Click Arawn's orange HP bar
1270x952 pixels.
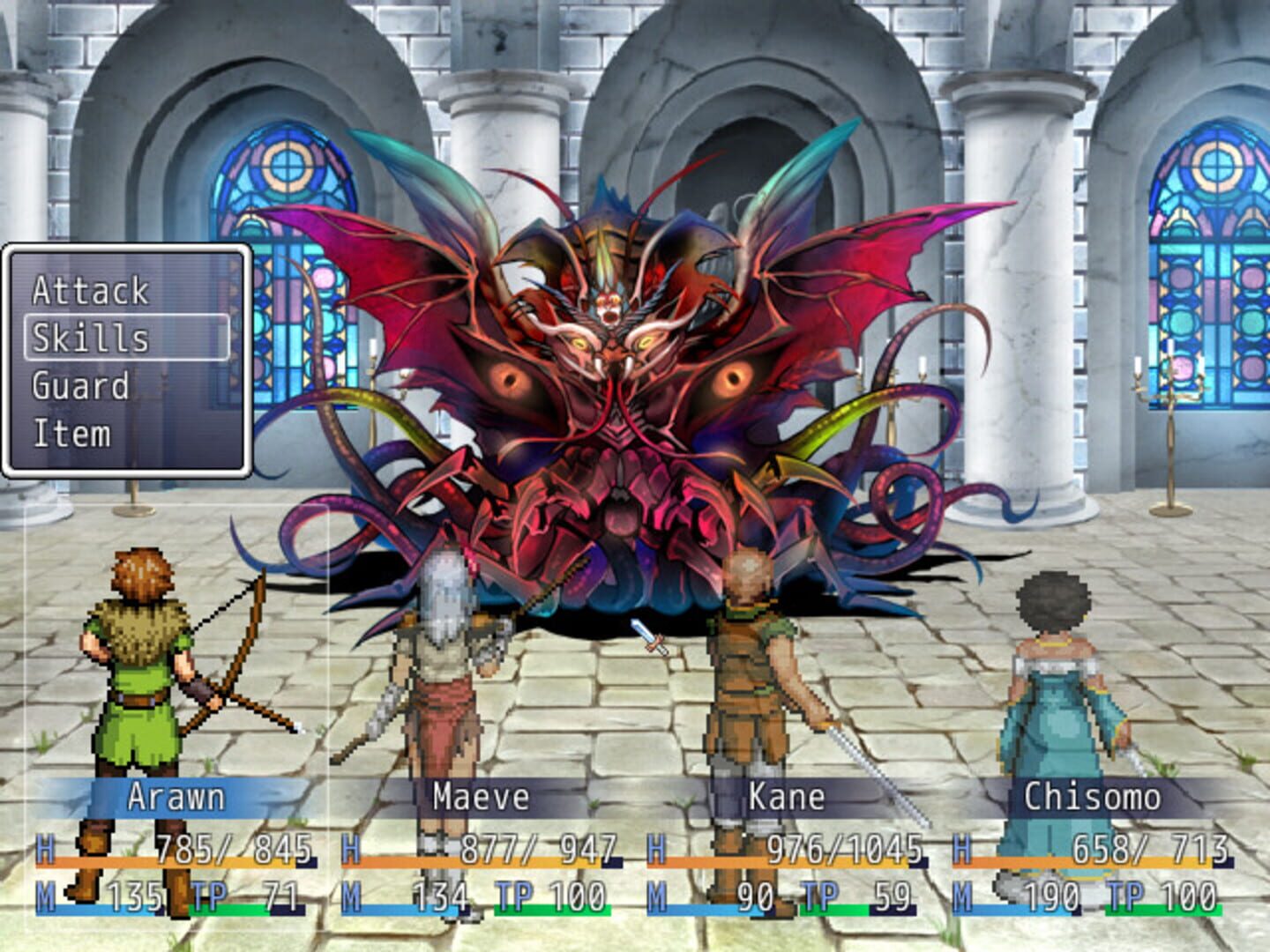159,863
